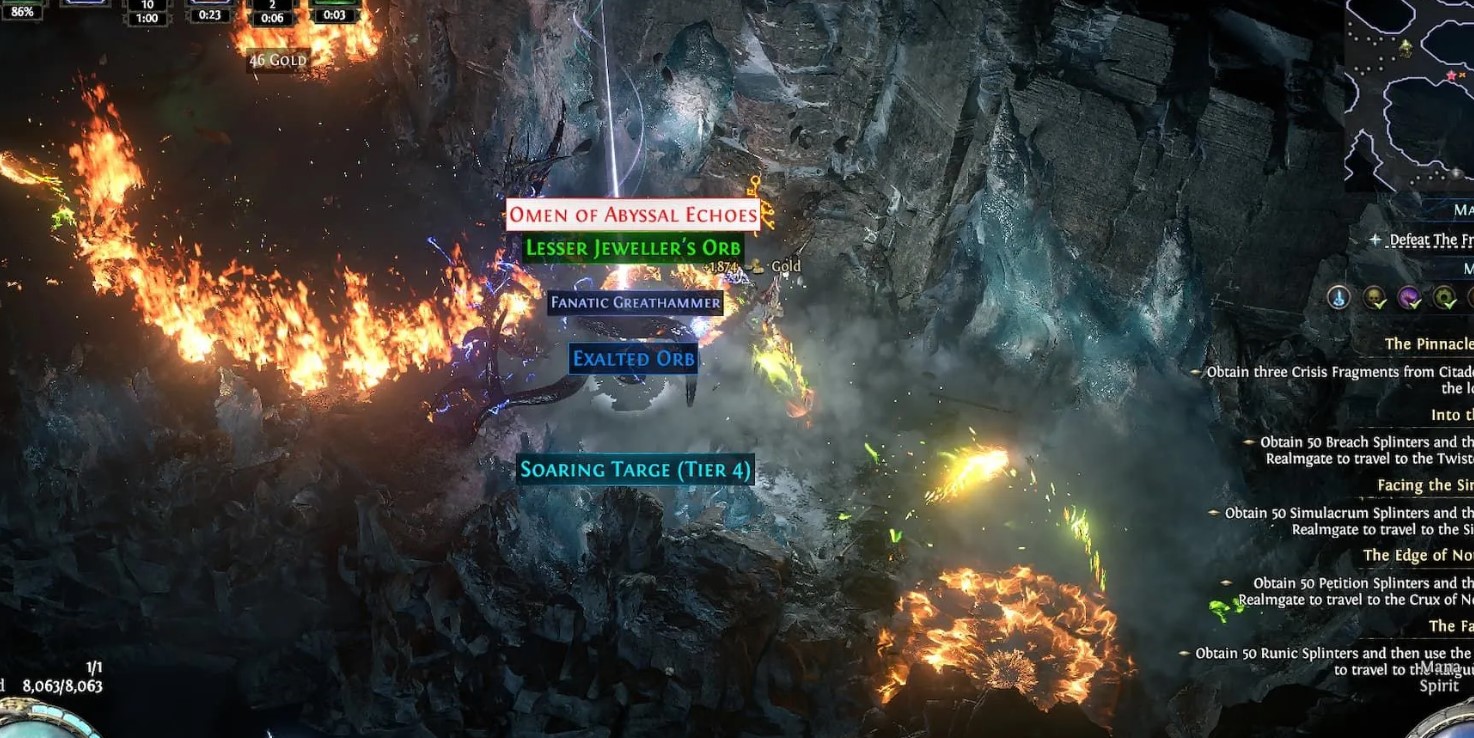Select the buff icon with 0:23 remaining

(210, 10)
